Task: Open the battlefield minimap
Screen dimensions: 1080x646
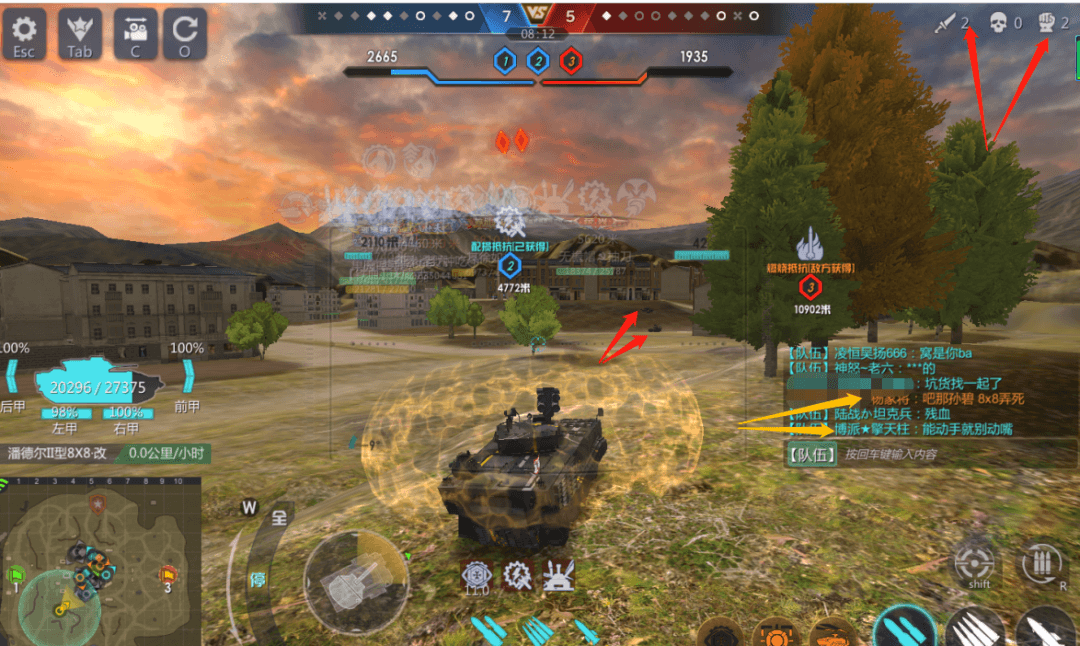Action: tap(100, 560)
